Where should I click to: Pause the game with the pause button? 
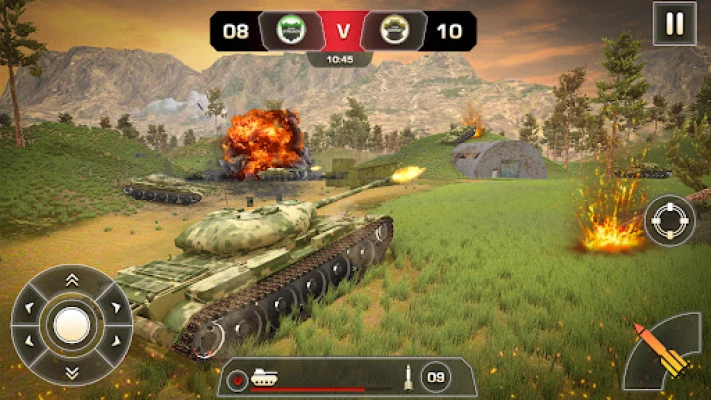[674, 23]
